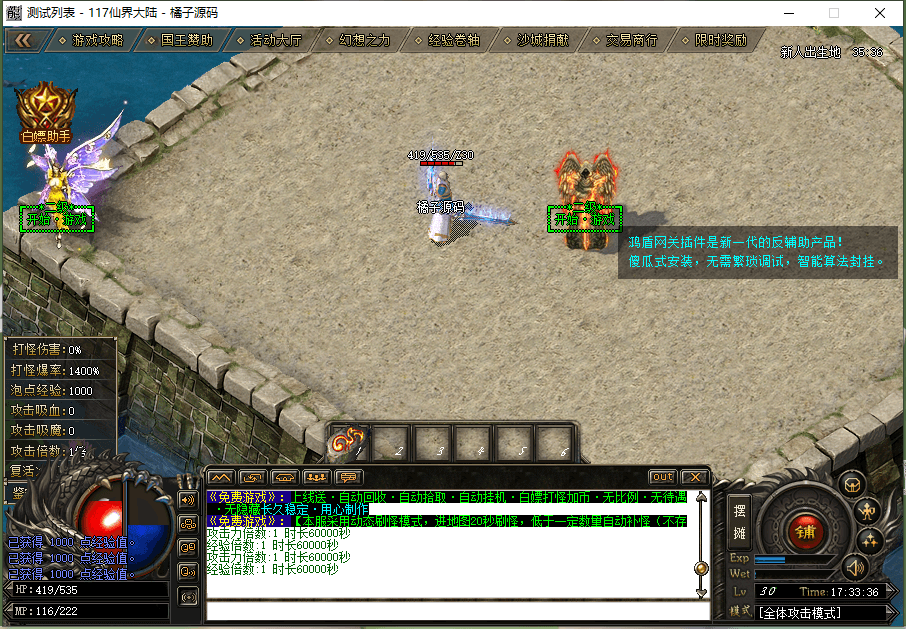Open the red 铺 shop button
Screen dimensions: 906x629
[x=805, y=531]
